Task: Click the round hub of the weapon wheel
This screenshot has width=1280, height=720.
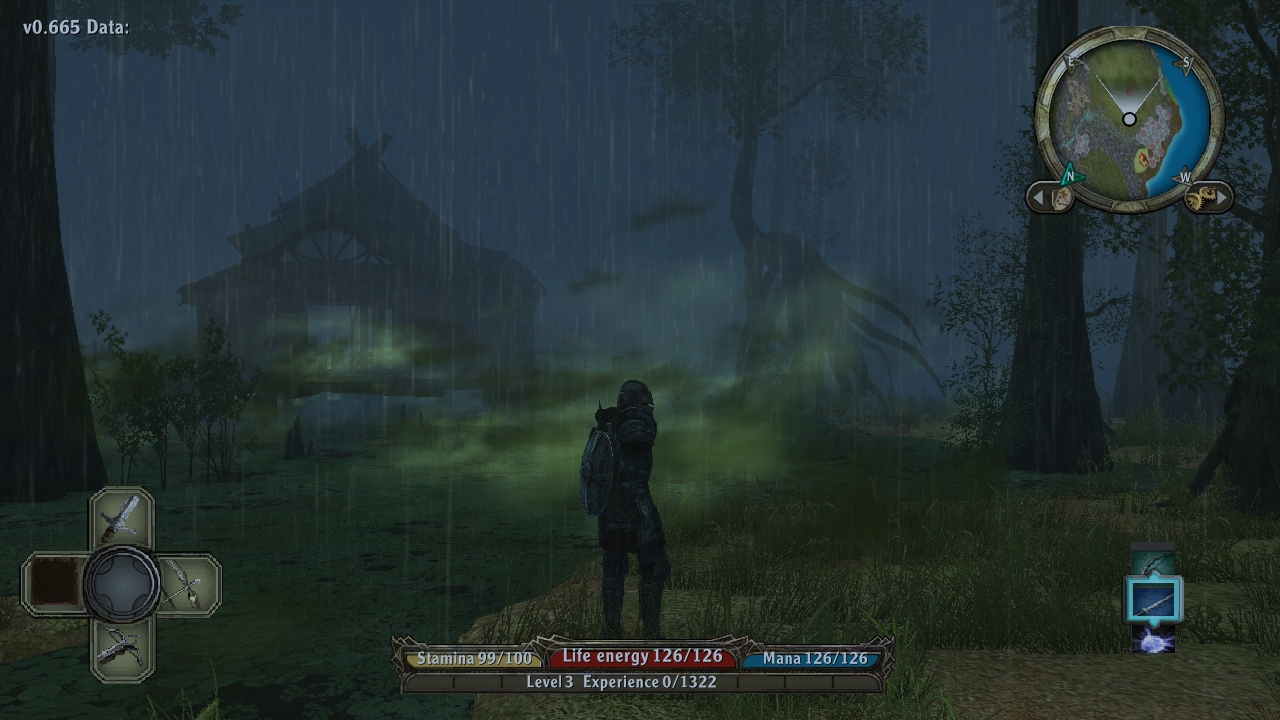Action: click(121, 584)
